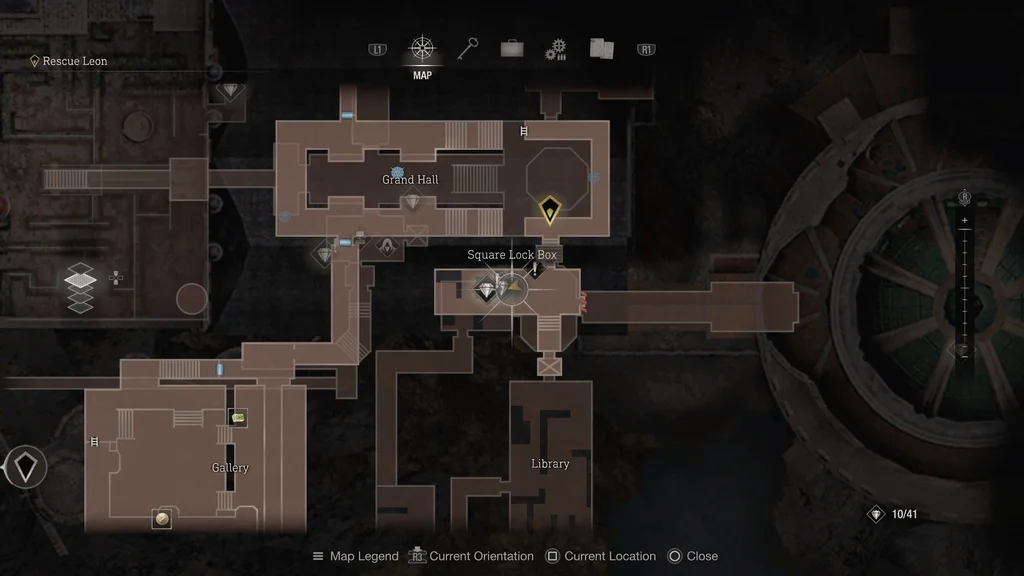Select the exclamation mark marker near Lock Box
Screen dimensions: 1024x576
pyautogui.click(x=535, y=270)
